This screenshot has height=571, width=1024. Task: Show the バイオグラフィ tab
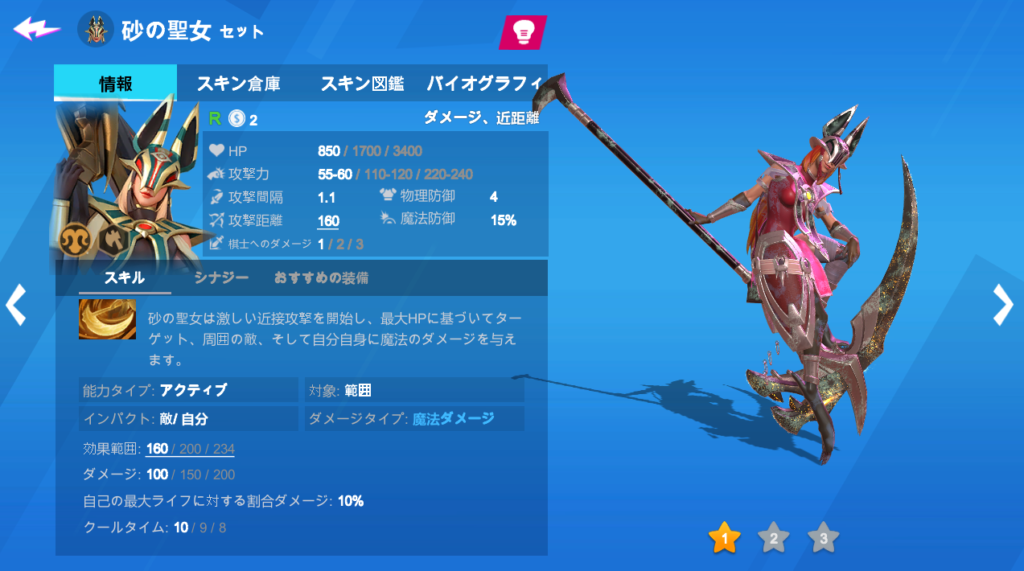pyautogui.click(x=485, y=83)
